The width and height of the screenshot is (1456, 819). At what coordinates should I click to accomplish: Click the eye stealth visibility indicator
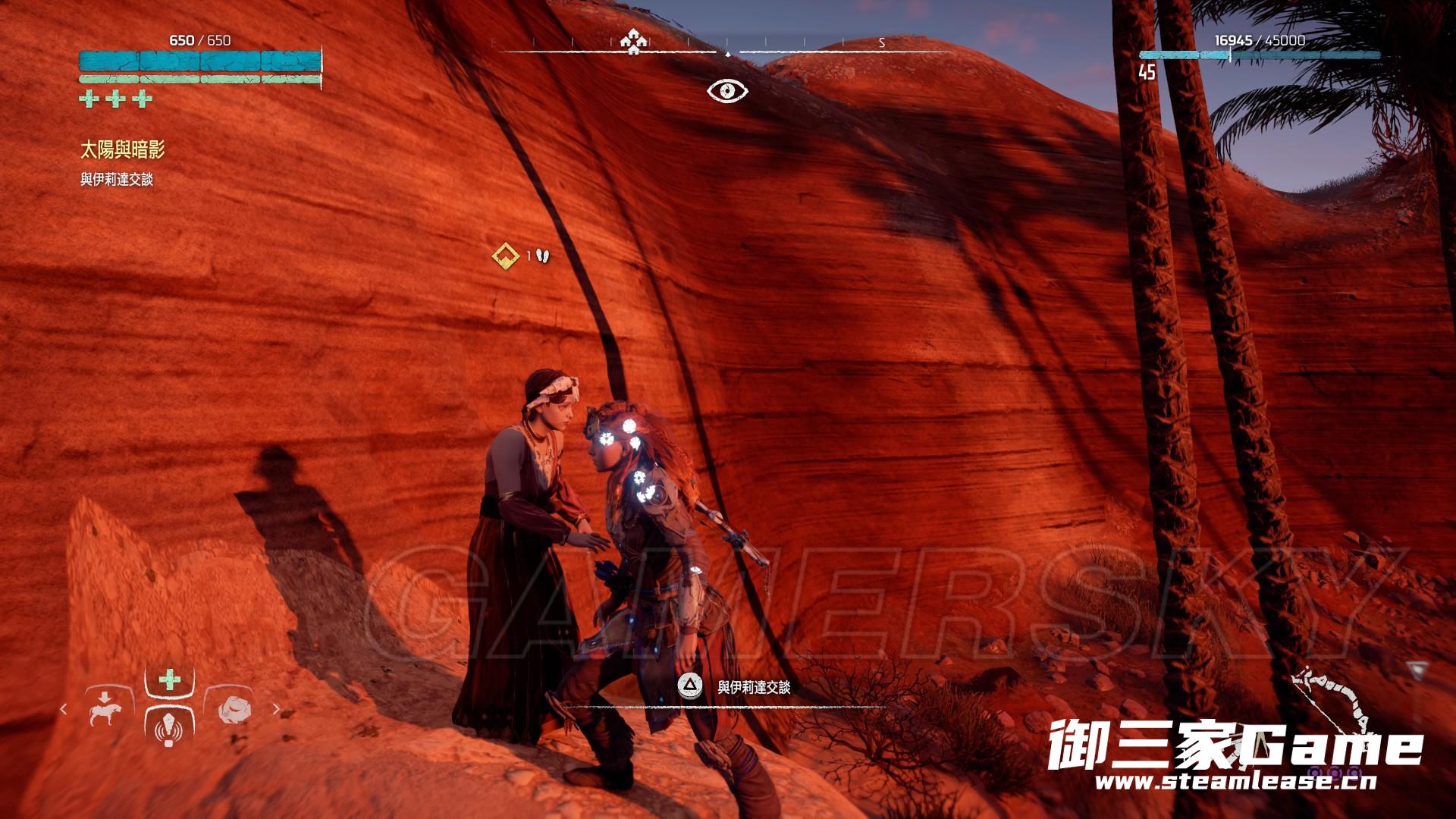[x=727, y=91]
